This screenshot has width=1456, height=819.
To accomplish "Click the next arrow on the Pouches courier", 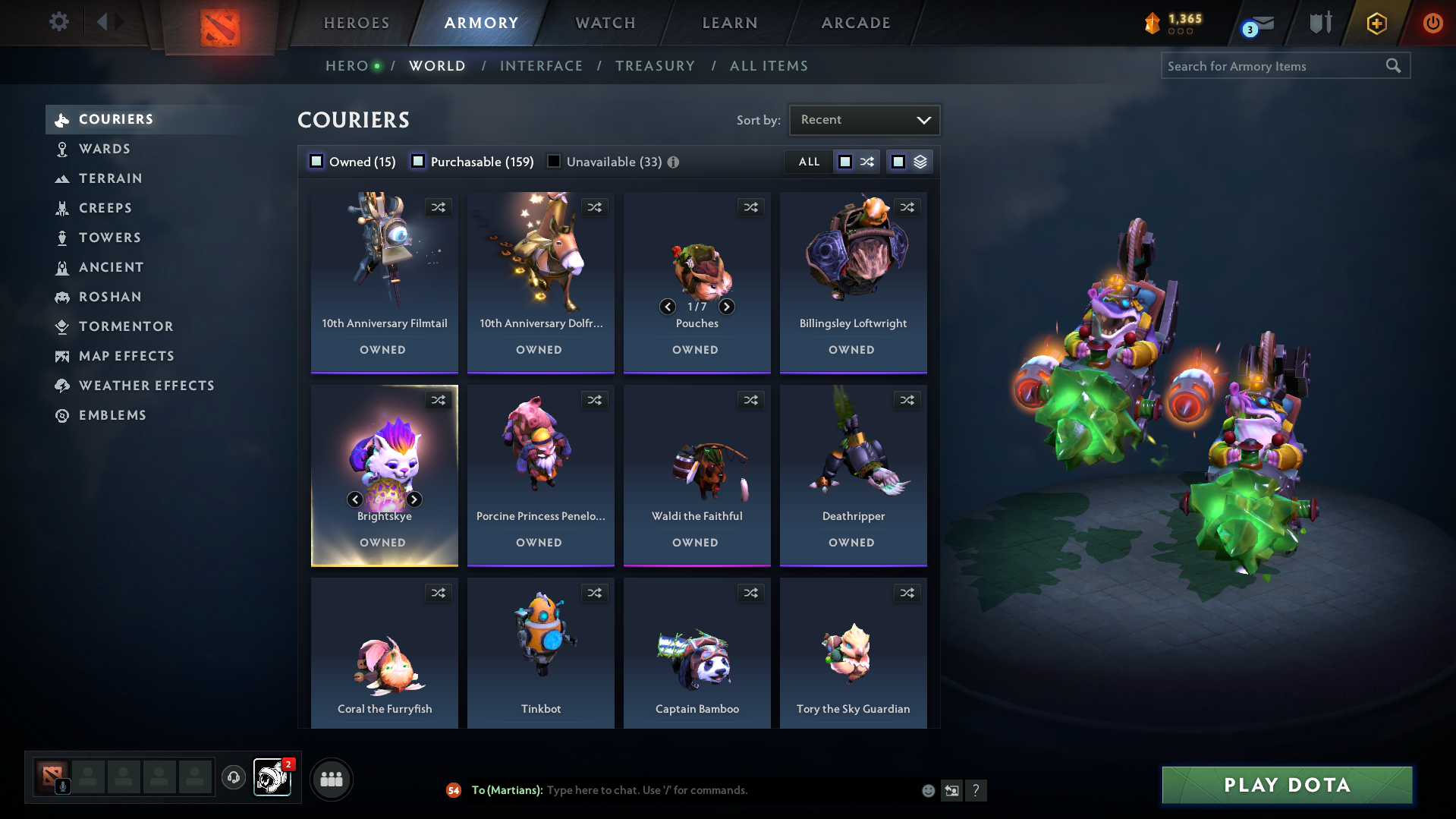I will 726,307.
